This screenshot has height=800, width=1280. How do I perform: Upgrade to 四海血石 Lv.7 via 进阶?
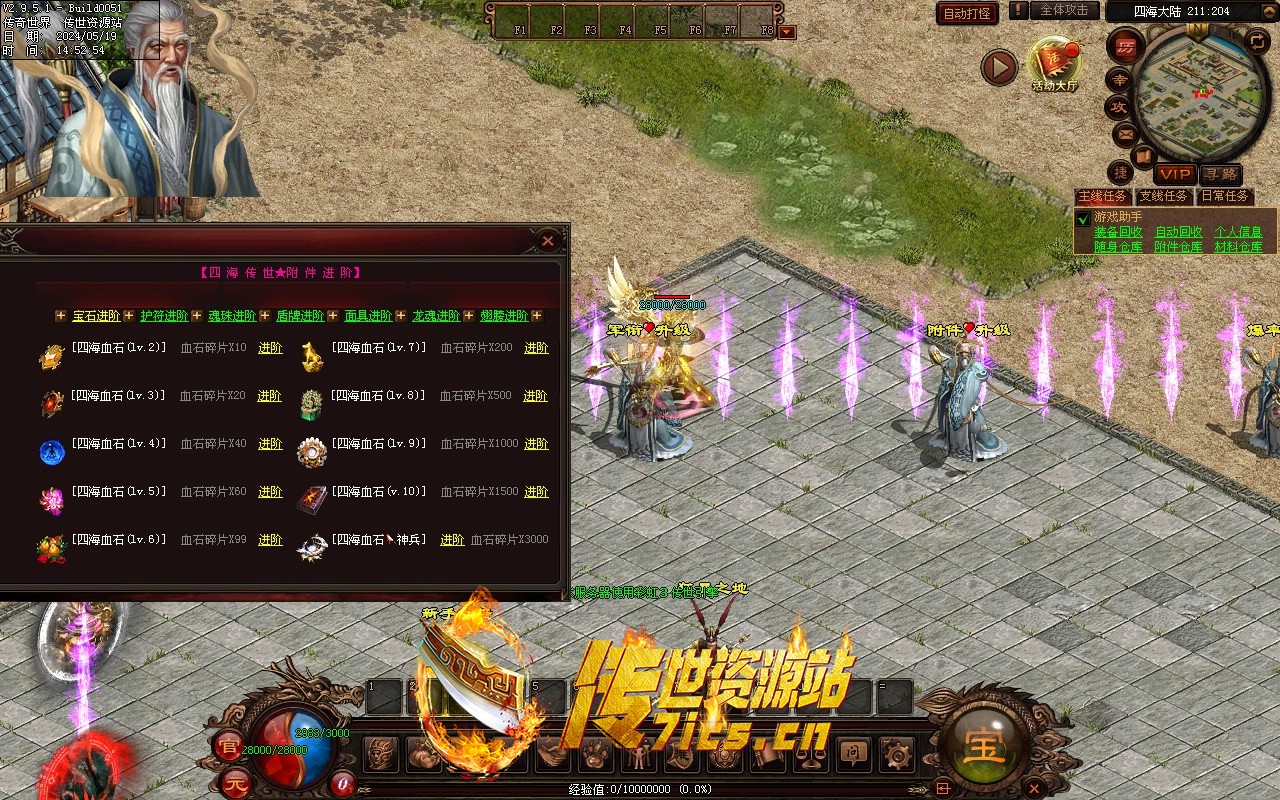536,348
